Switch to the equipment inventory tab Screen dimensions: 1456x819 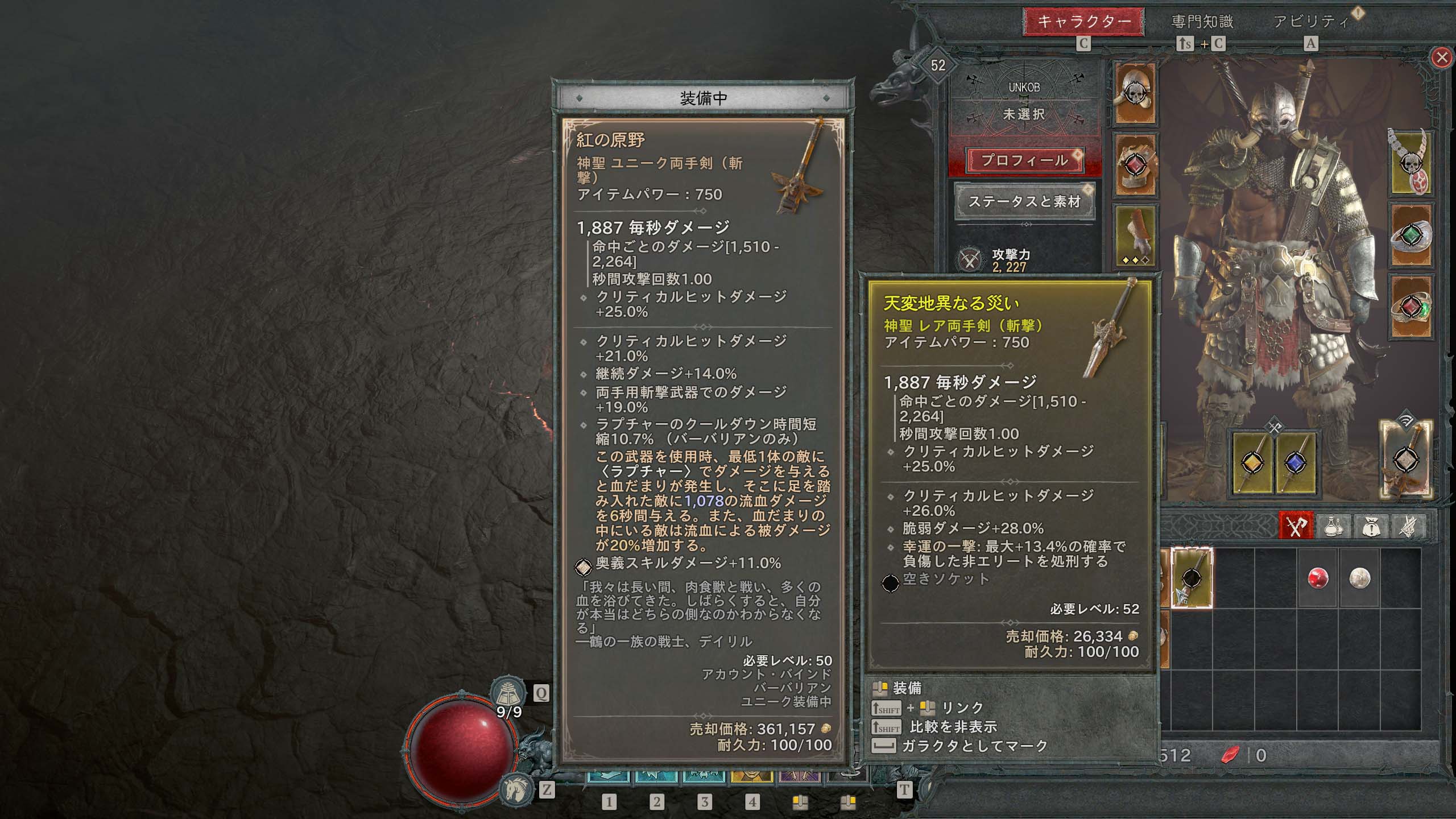pyautogui.click(x=1296, y=526)
